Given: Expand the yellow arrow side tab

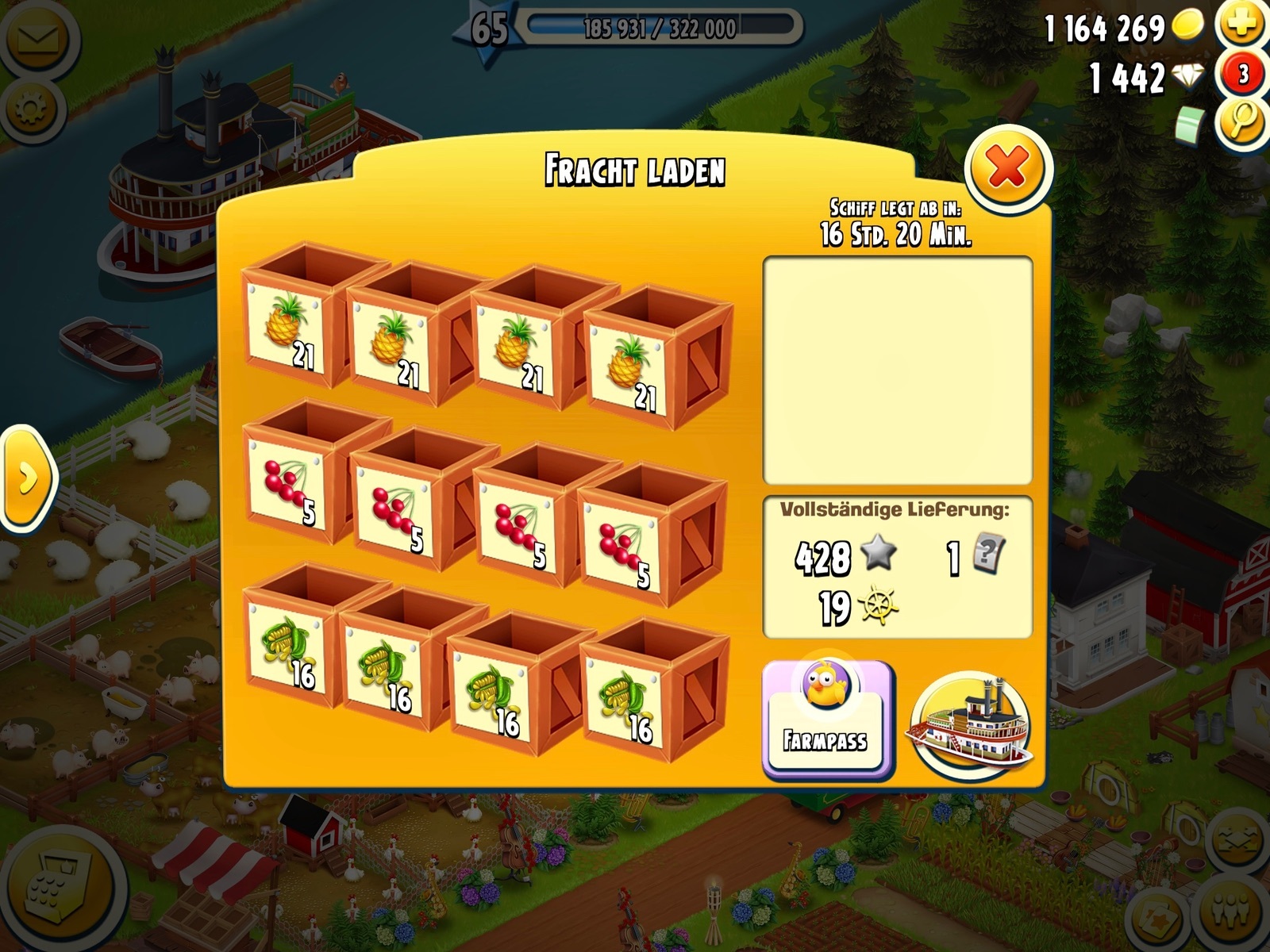Looking at the screenshot, I should pos(28,478).
